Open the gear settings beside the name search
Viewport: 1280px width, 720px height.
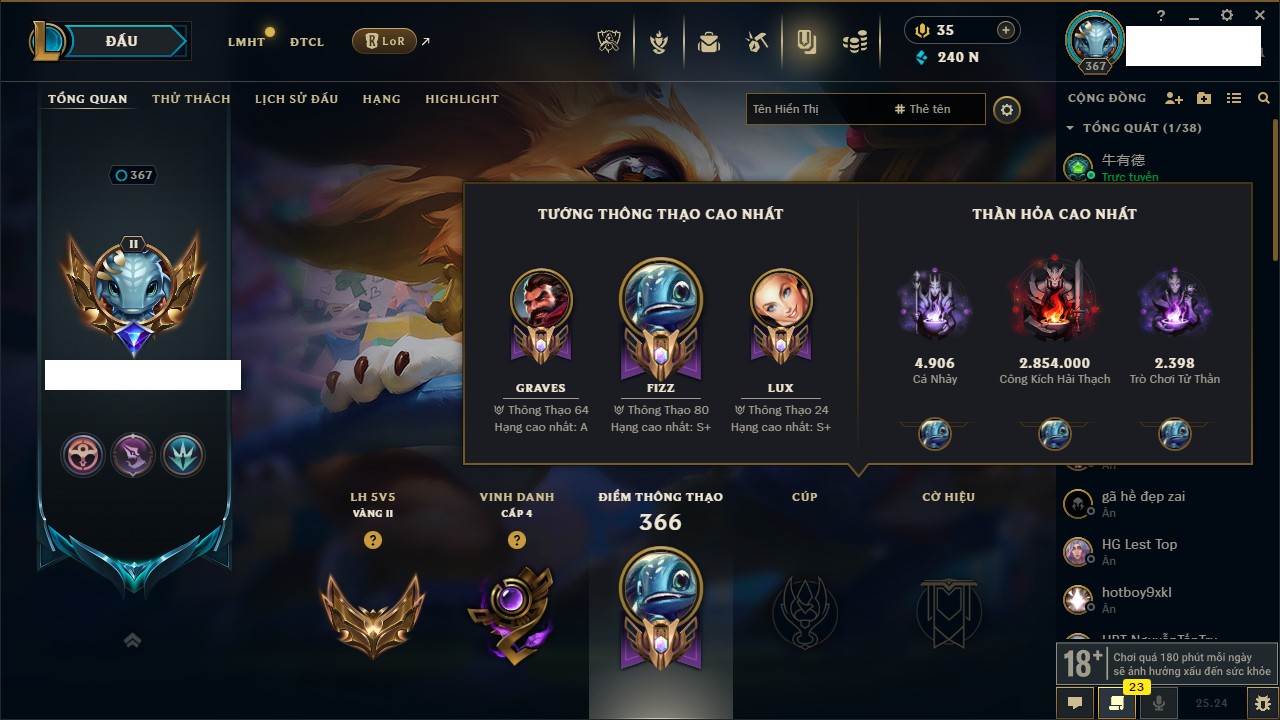(1007, 109)
